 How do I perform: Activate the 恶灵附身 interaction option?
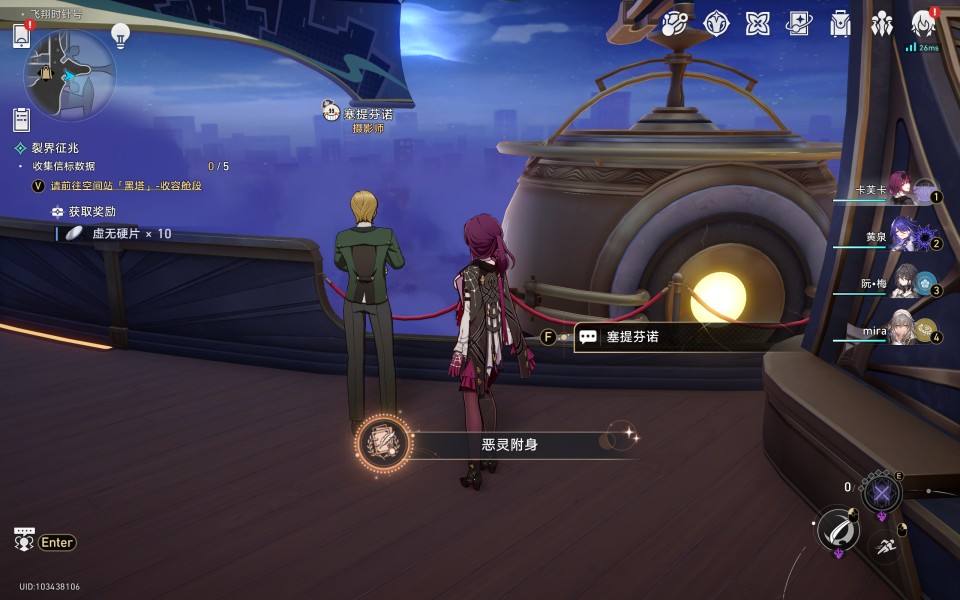pos(509,443)
